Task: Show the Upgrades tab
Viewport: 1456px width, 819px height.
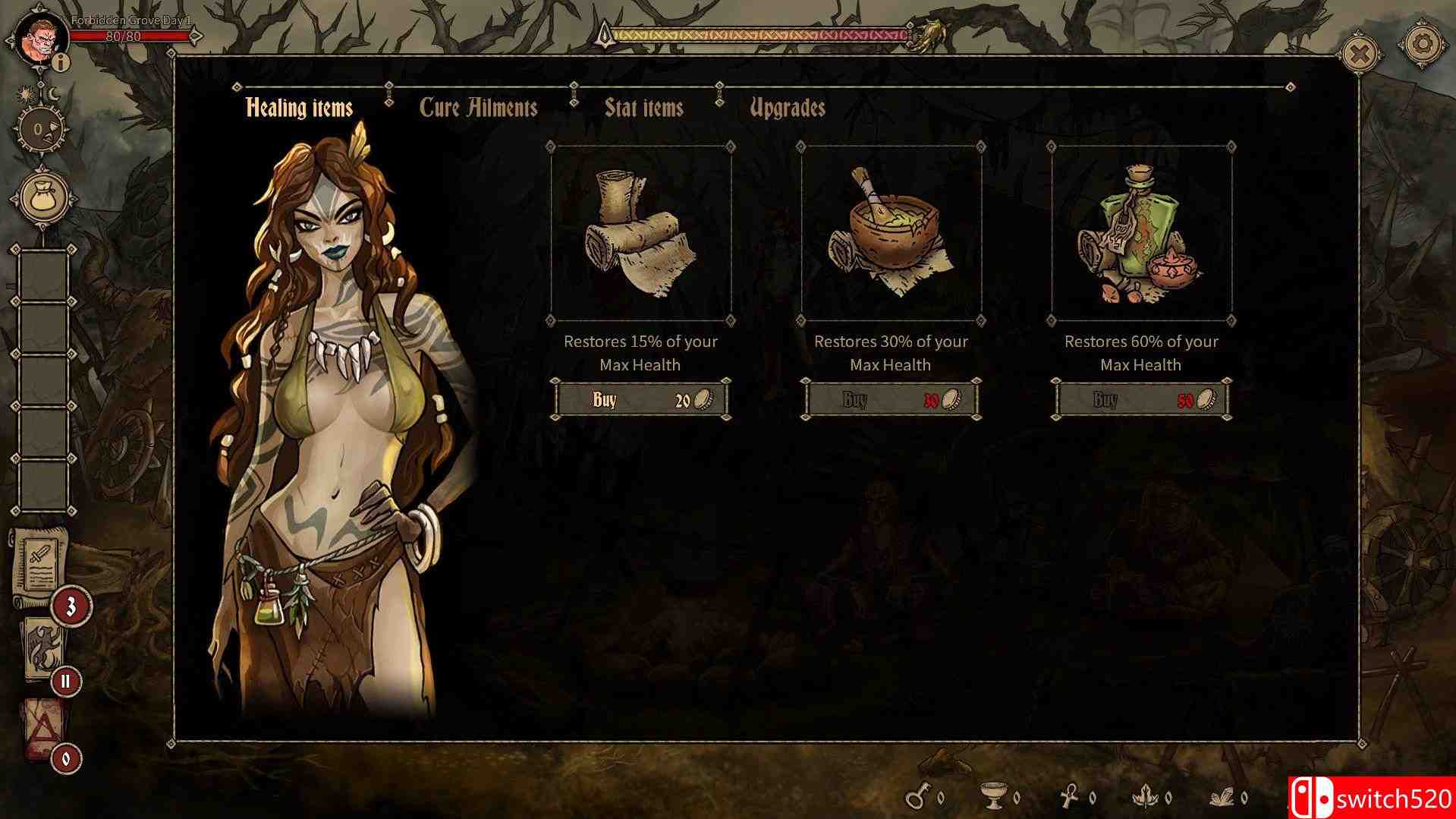Action: 787,108
